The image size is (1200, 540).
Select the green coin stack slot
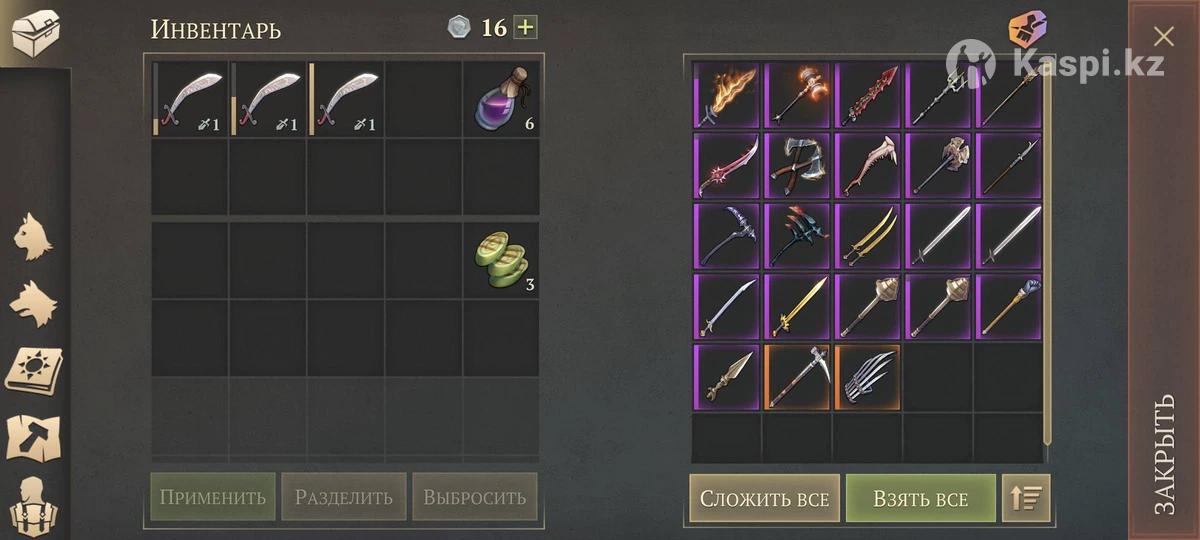coord(501,259)
